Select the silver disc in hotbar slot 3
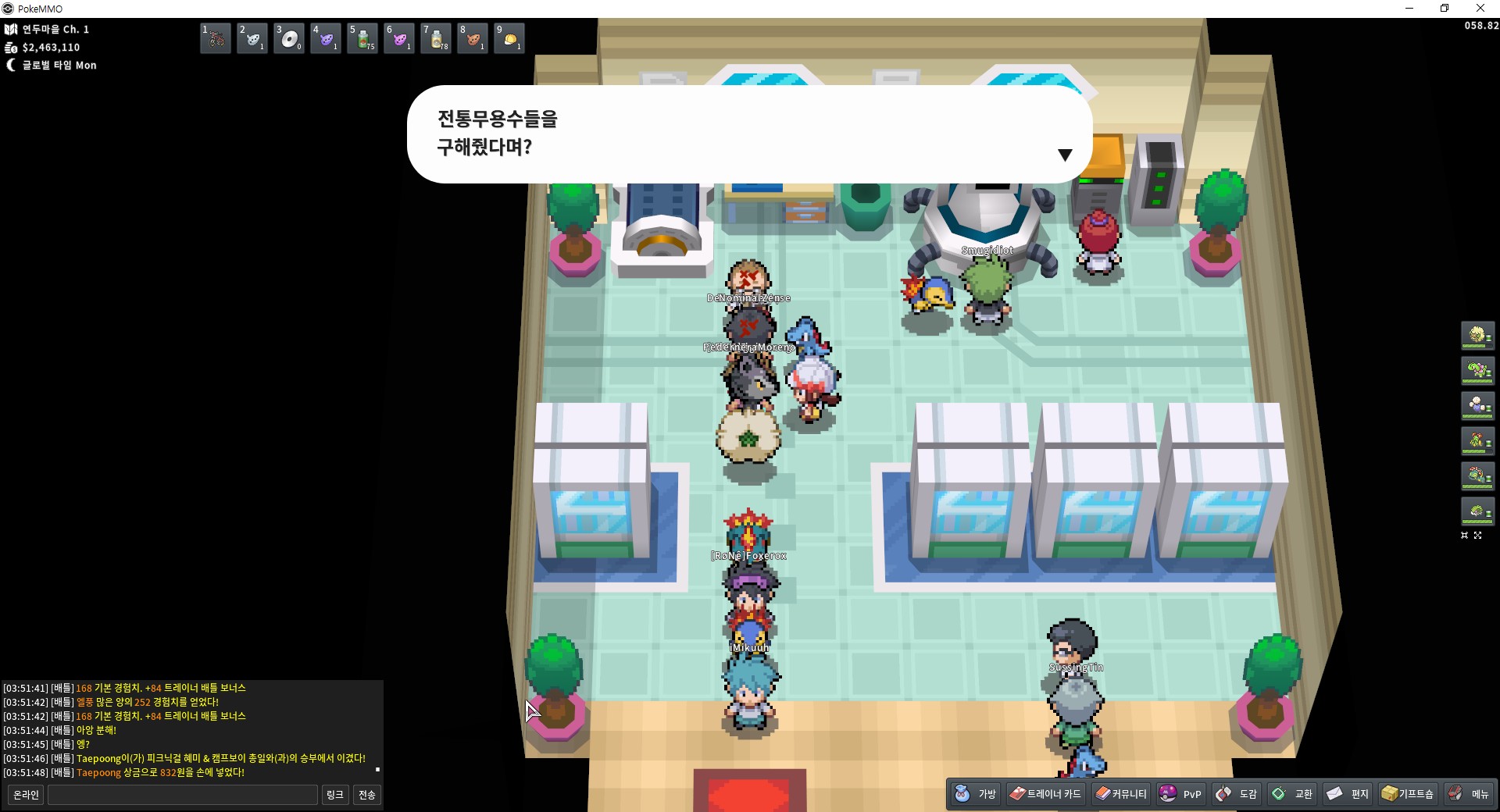Screen dimensions: 1500x812 coord(288,38)
